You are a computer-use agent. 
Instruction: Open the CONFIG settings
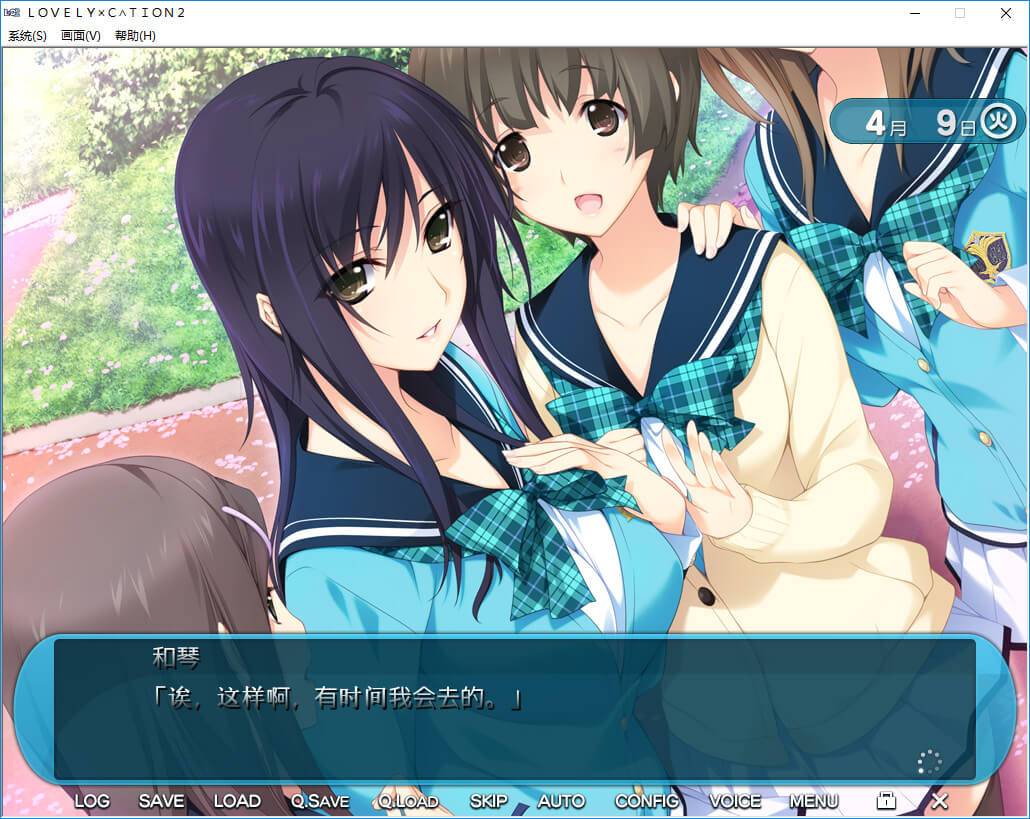646,801
